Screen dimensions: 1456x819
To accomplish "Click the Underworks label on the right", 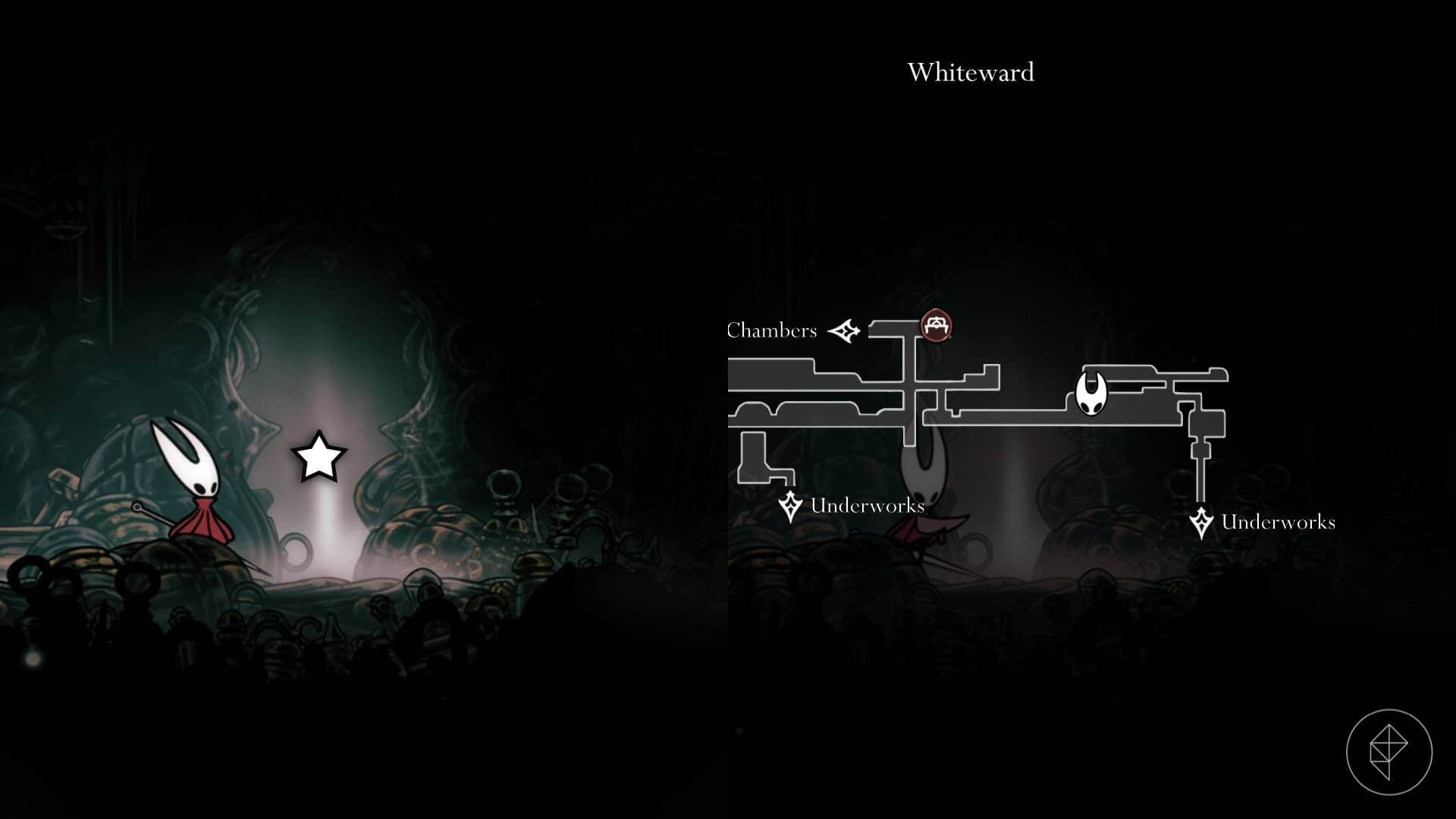I will coord(1278,522).
